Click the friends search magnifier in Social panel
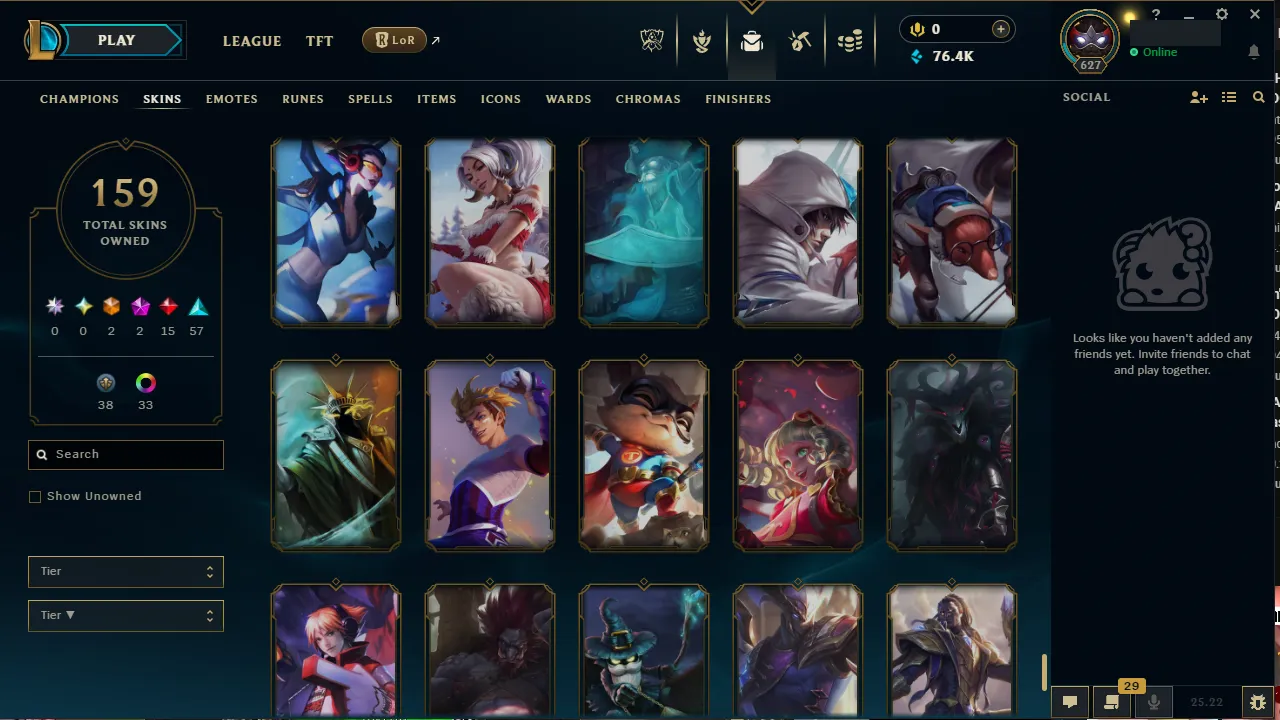 pos(1258,97)
